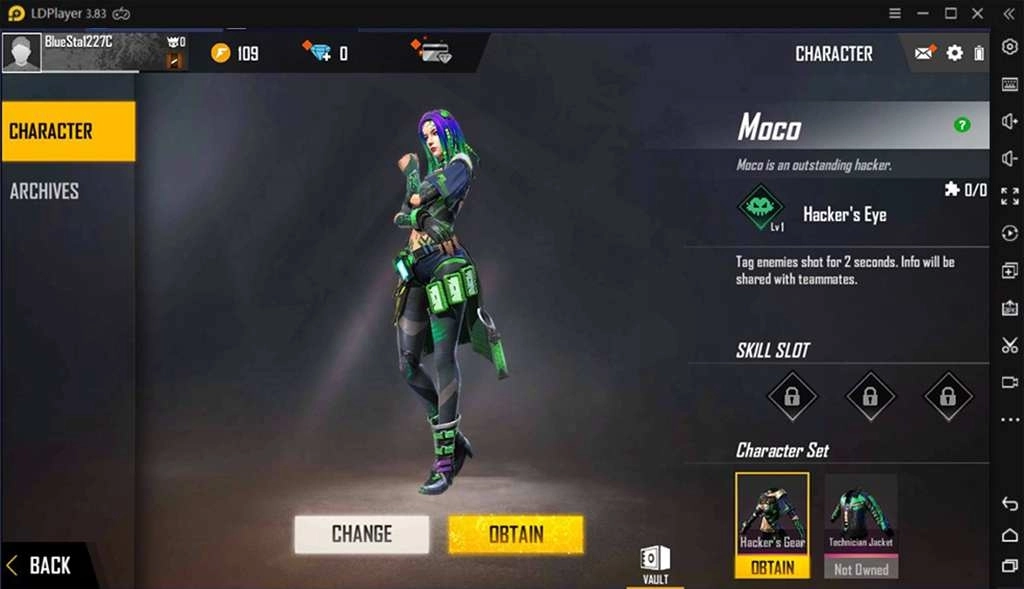Show help with the green question mark

point(962,125)
